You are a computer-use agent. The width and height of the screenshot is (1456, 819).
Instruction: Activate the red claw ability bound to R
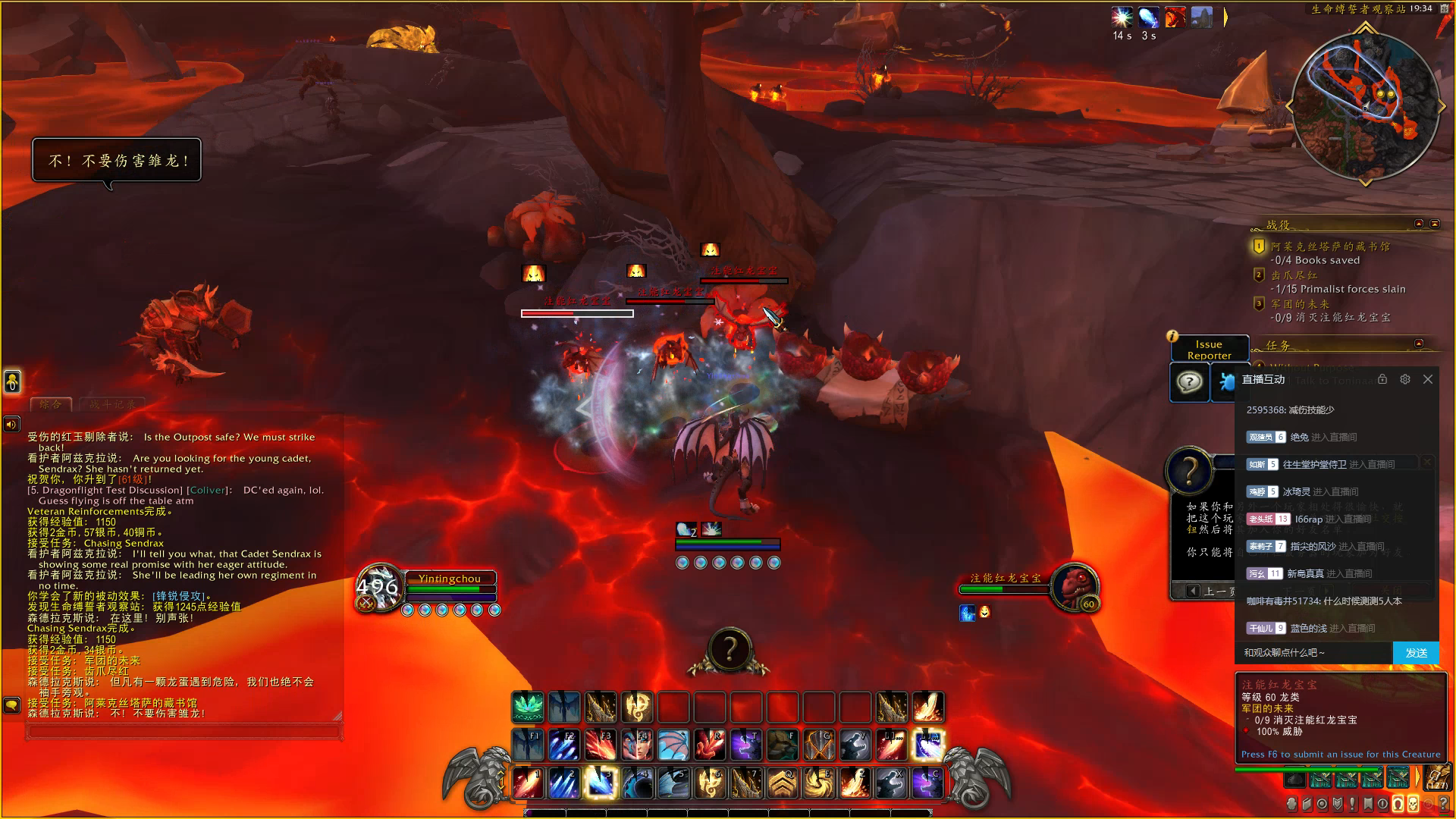pos(710,745)
